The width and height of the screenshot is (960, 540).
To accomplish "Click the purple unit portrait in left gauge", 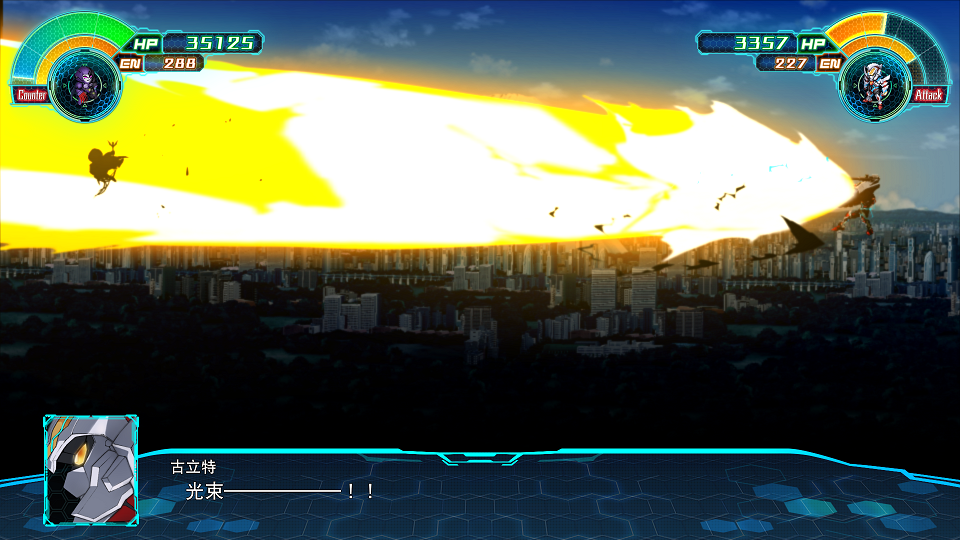I will click(x=83, y=87).
